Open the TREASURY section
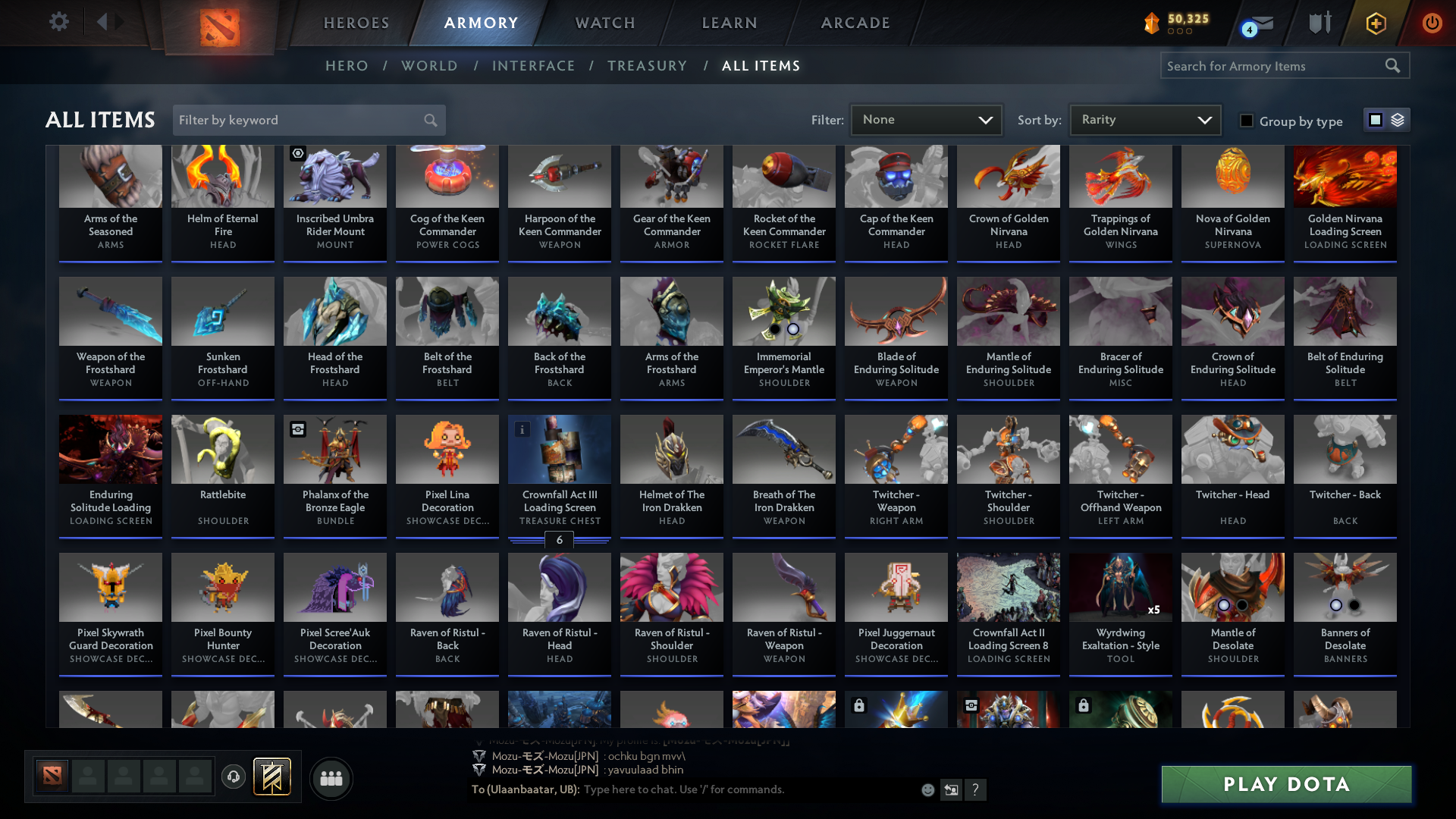 [x=647, y=66]
